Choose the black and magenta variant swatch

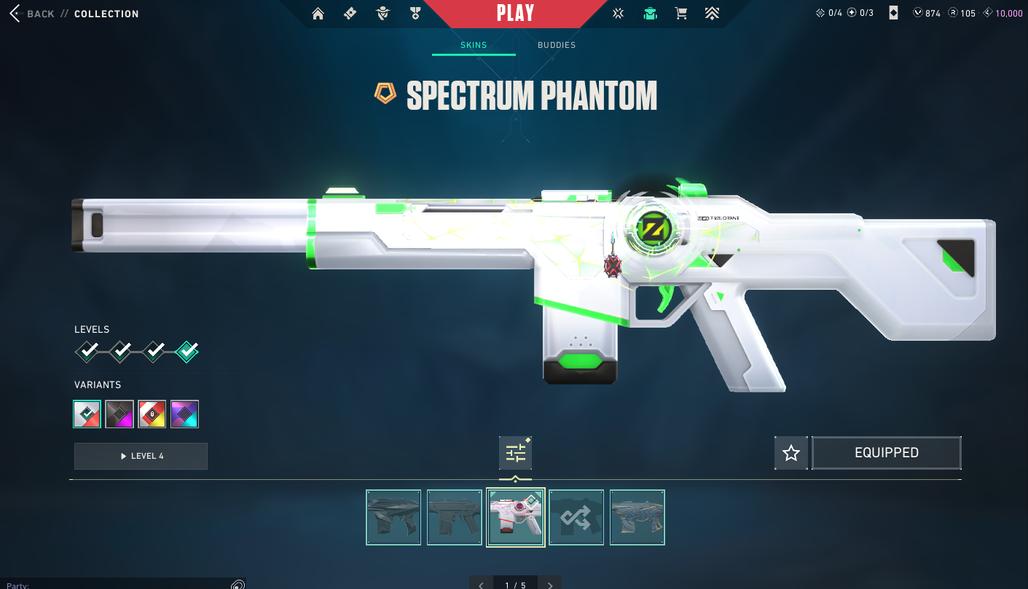pyautogui.click(x=120, y=414)
